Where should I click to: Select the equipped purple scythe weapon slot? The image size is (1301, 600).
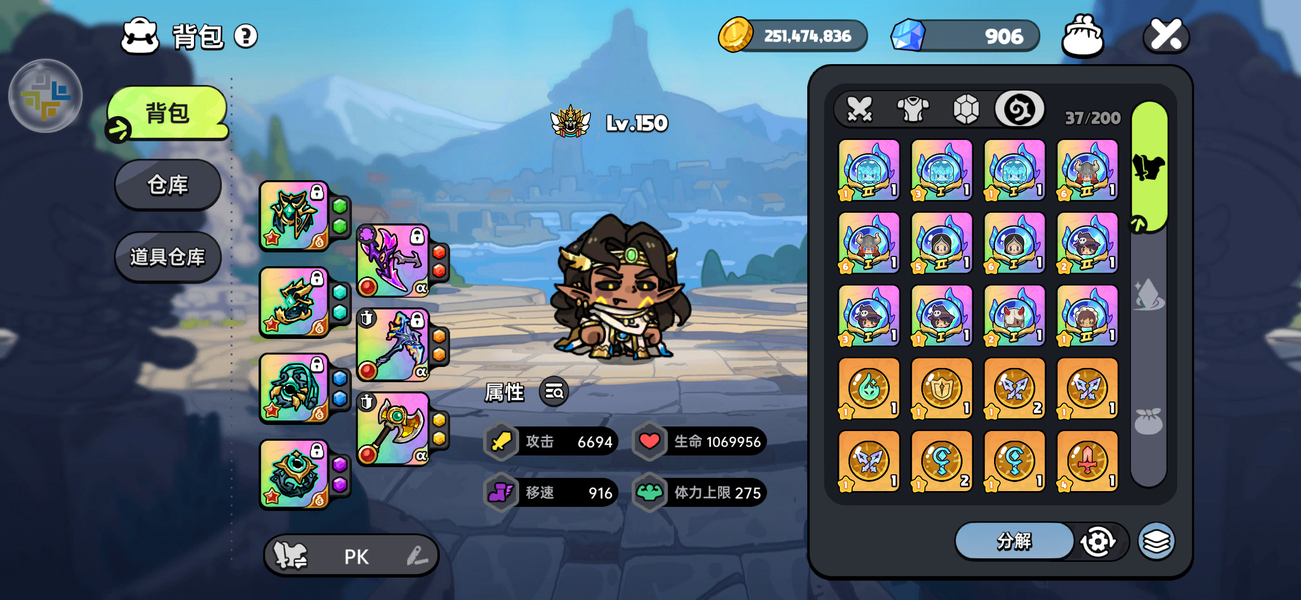click(393, 261)
